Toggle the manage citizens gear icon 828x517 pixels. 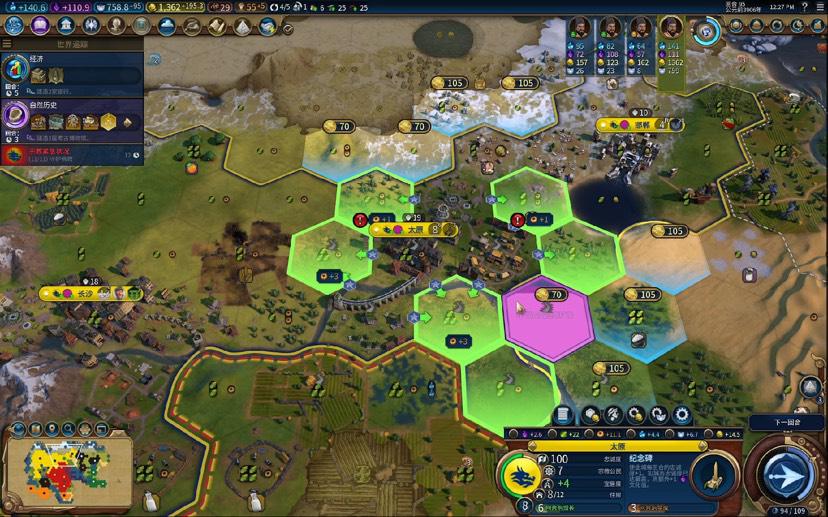682,414
